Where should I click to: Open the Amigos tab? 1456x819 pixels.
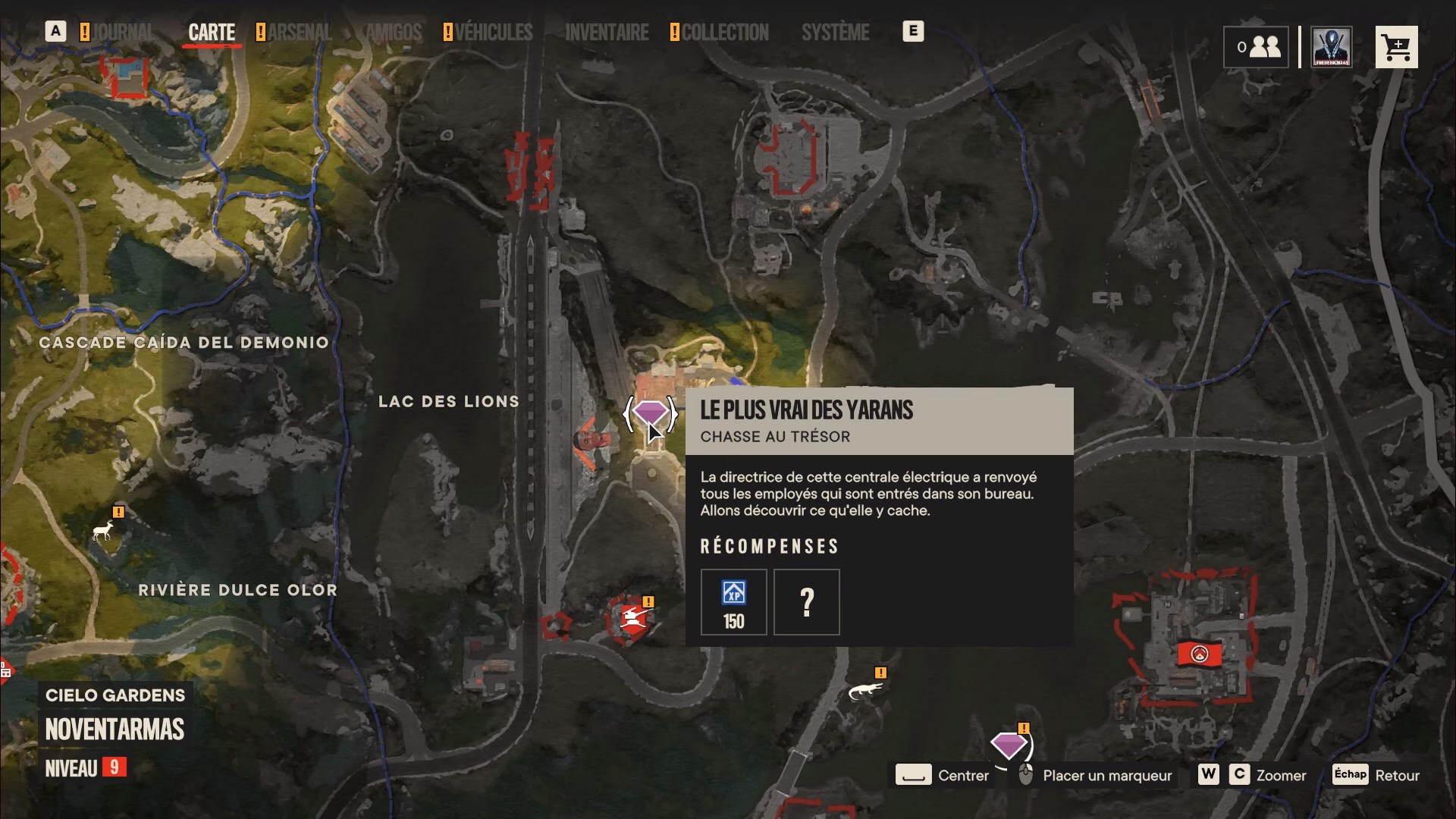tap(394, 32)
